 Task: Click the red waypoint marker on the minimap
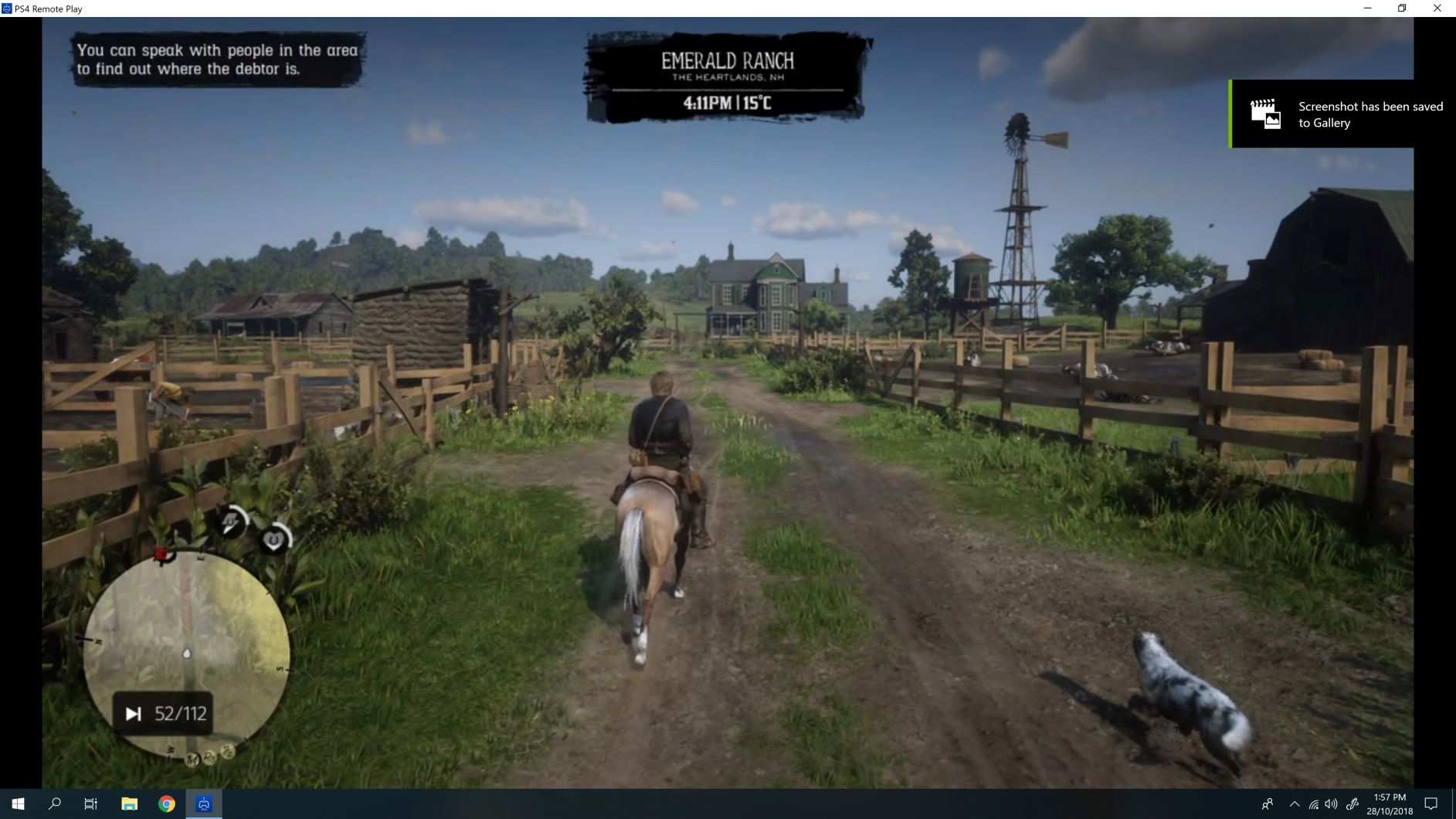click(x=161, y=555)
